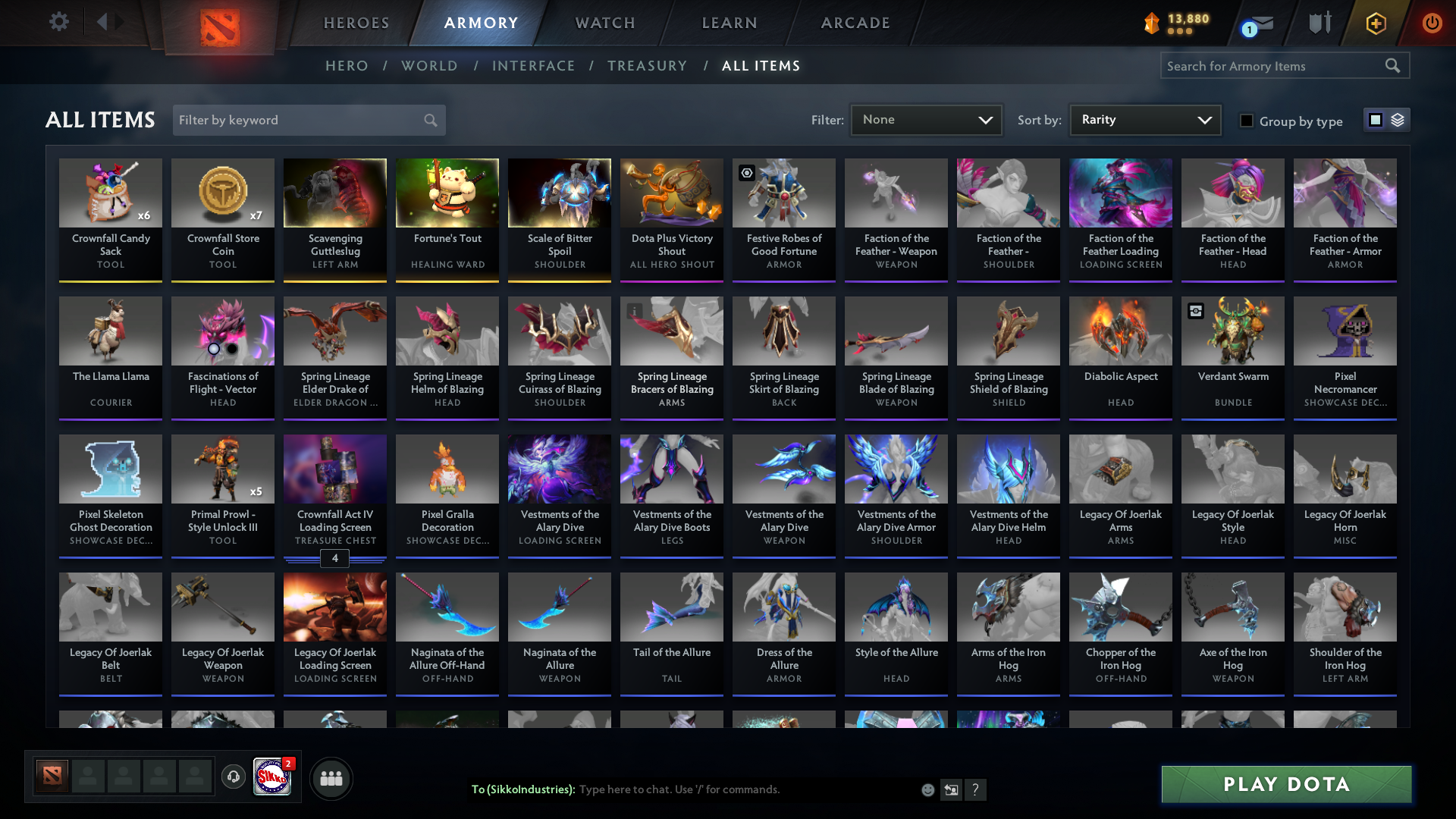Viewport: 1456px width, 819px height.
Task: Switch to stacked layers view mode
Action: tap(1398, 119)
